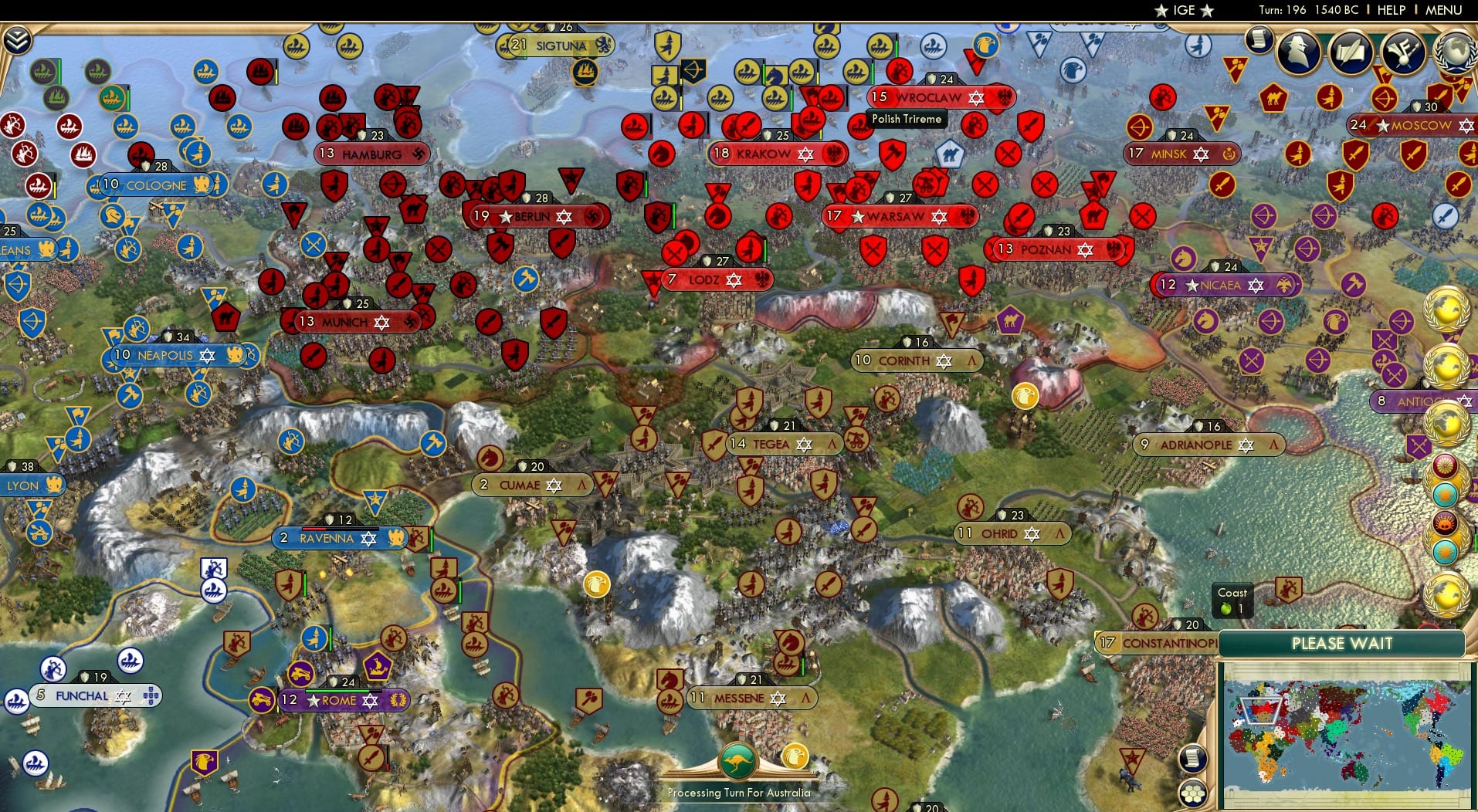Open the HELP item in the top bar

[x=1389, y=10]
